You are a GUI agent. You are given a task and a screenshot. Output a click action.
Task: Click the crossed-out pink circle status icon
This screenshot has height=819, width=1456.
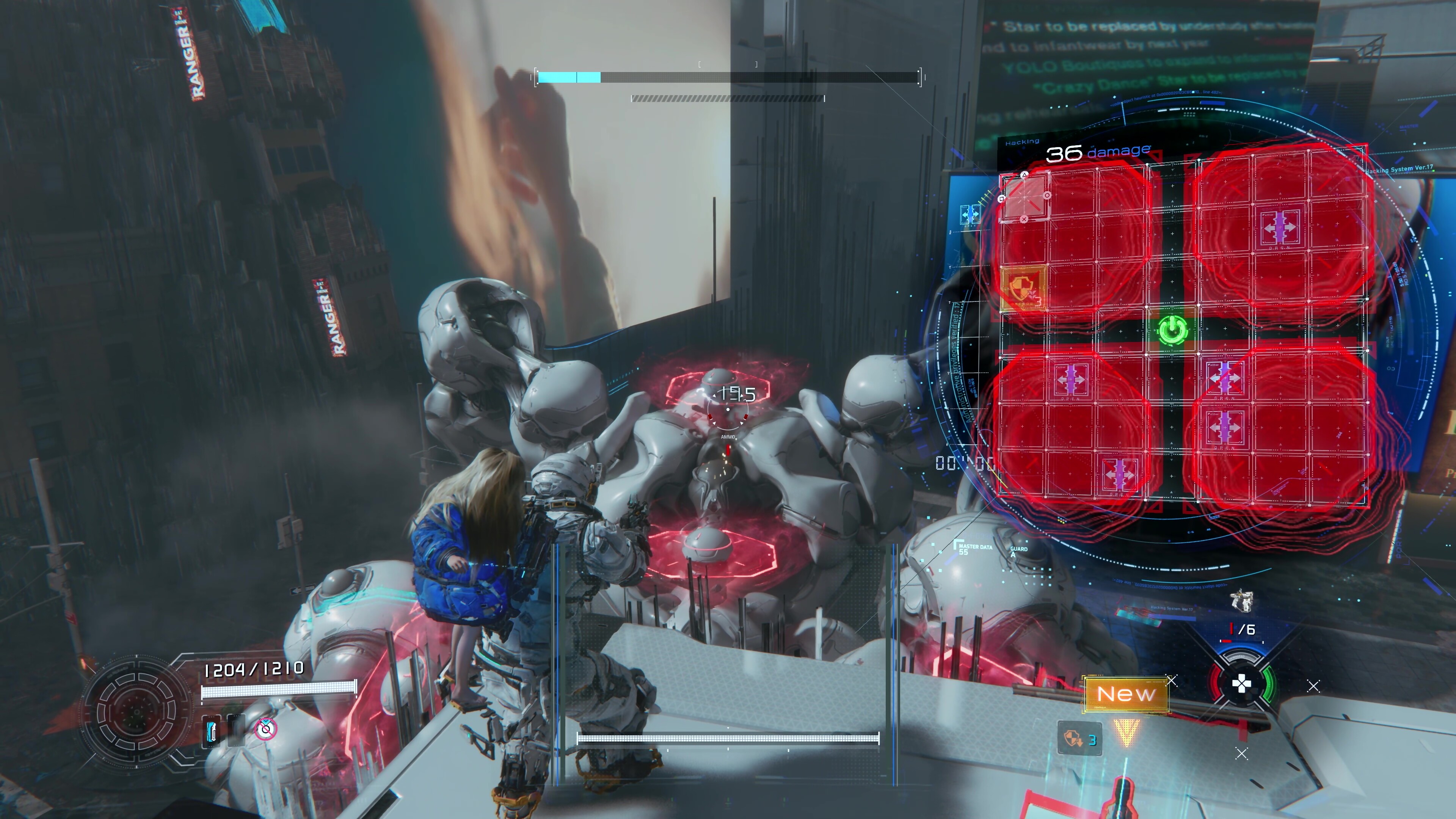[265, 730]
